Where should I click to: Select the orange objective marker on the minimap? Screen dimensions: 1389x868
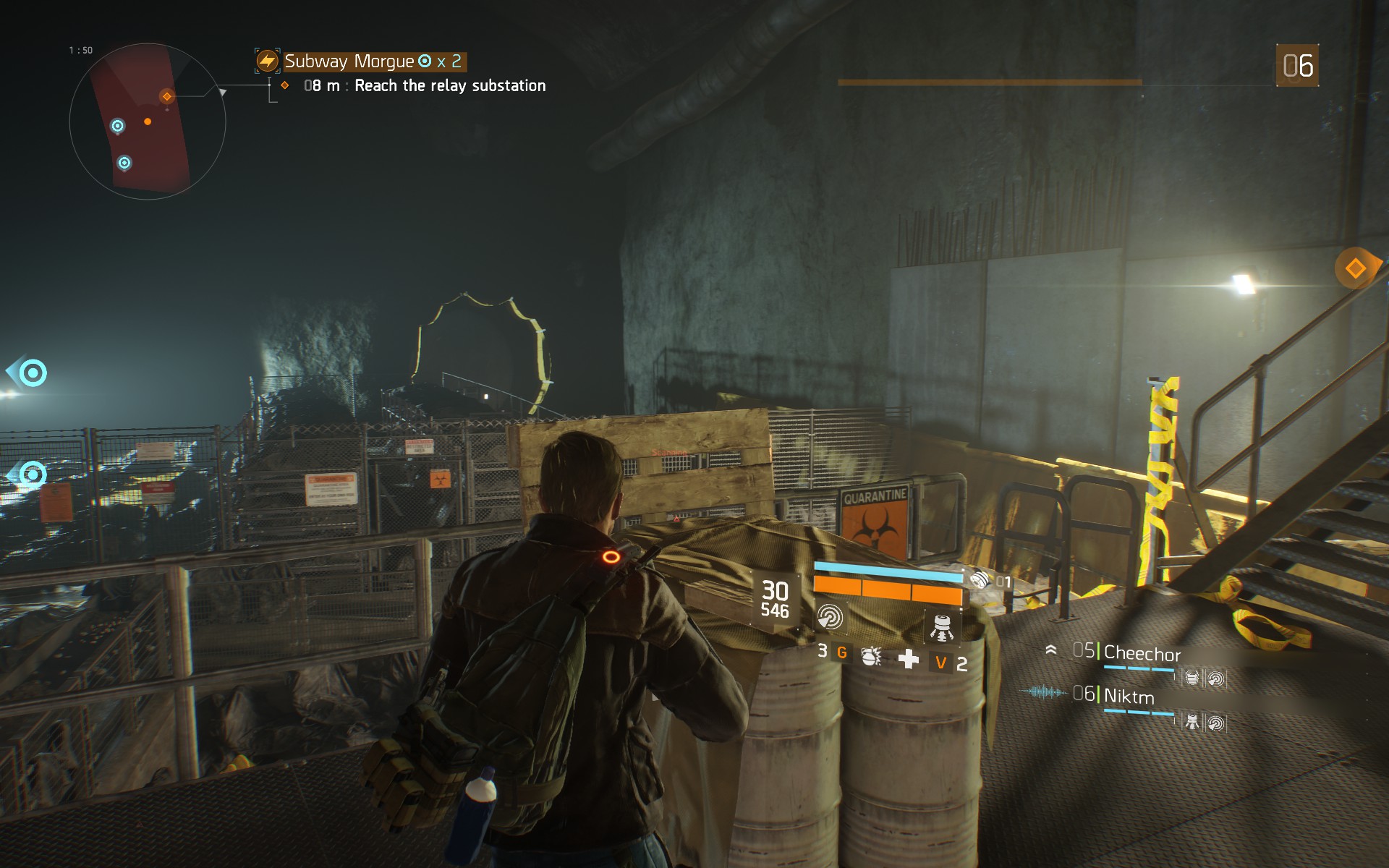[x=167, y=96]
